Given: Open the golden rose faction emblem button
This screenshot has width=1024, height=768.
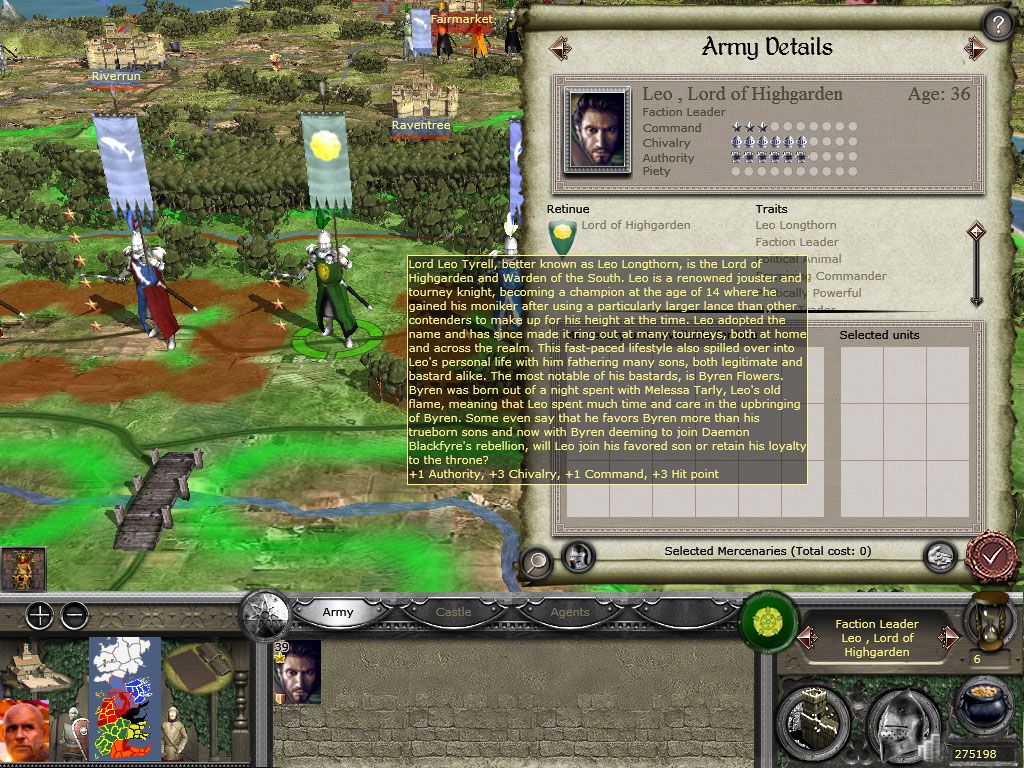Looking at the screenshot, I should coord(768,614).
